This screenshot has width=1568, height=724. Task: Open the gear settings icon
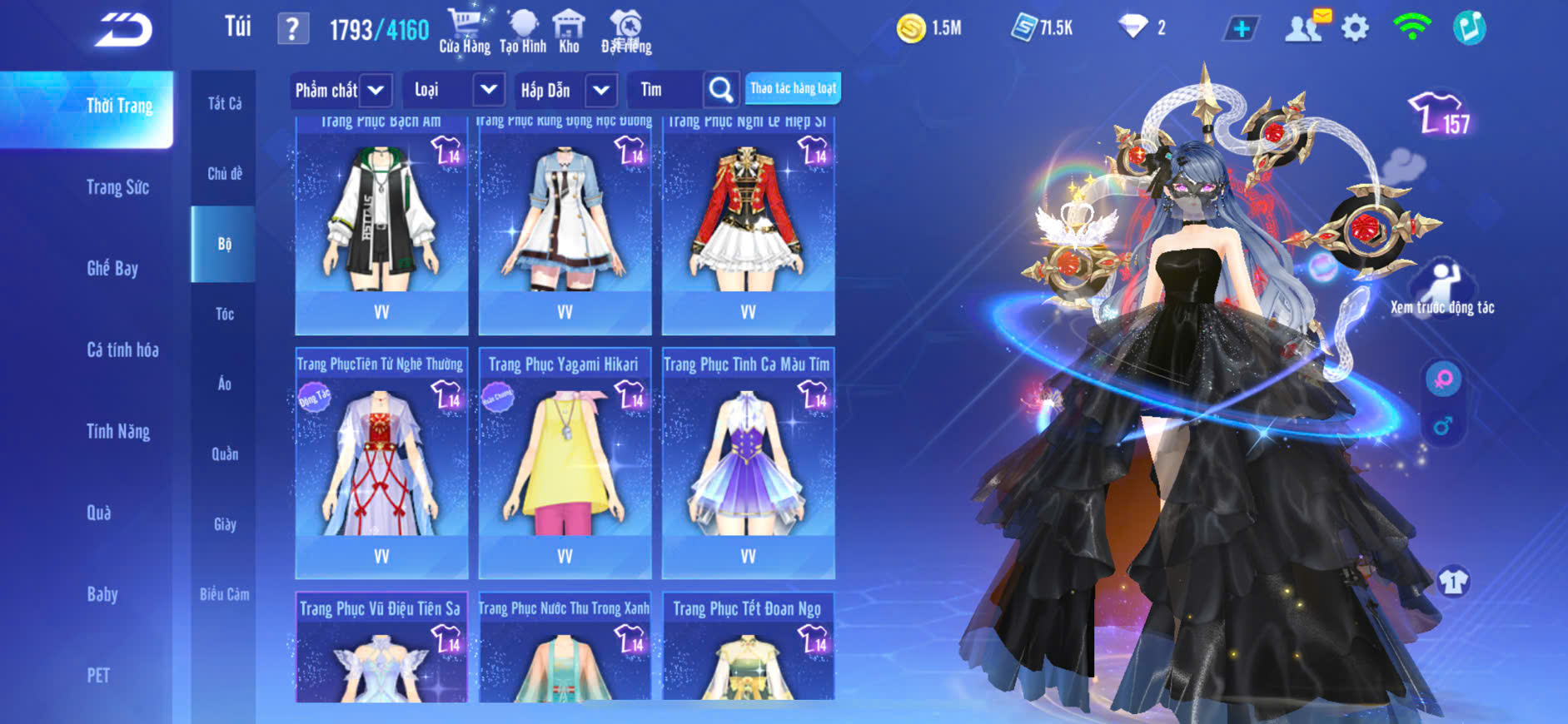coord(1355,28)
